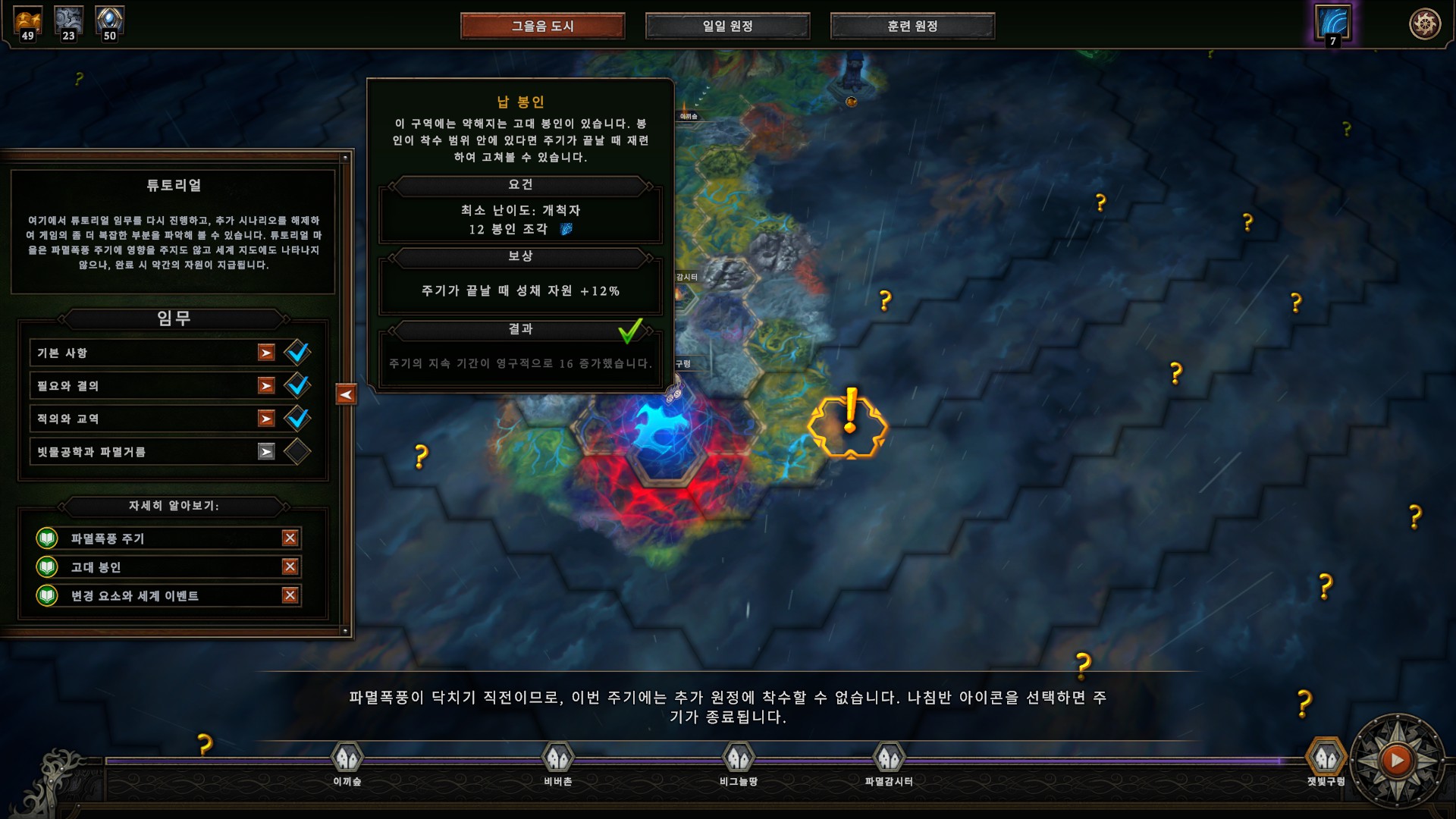
Task: Remove the 변경 요소와 세계 이벤트 entry
Action: pos(290,595)
